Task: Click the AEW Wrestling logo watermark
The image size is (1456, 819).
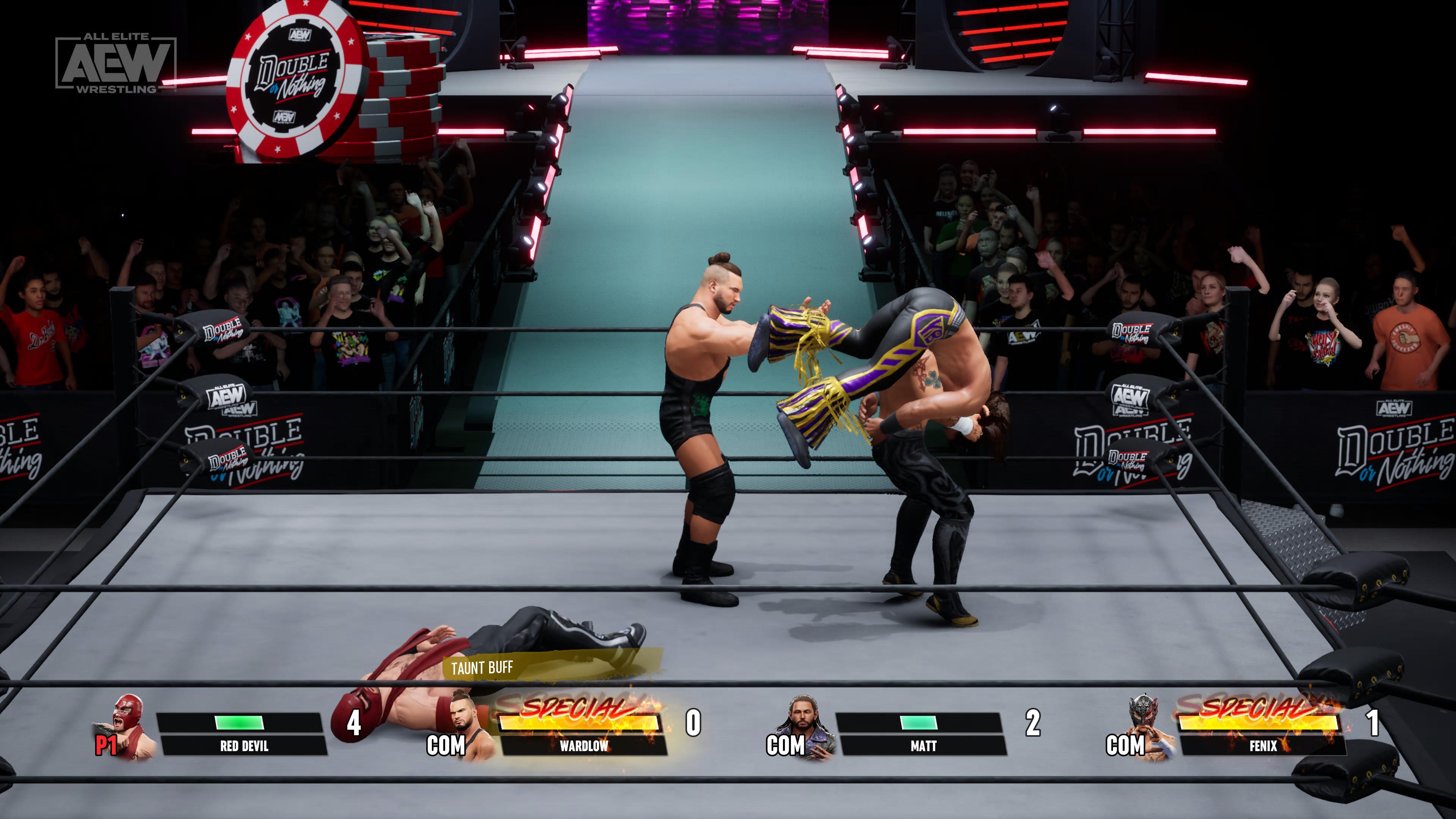Action: coord(116,63)
